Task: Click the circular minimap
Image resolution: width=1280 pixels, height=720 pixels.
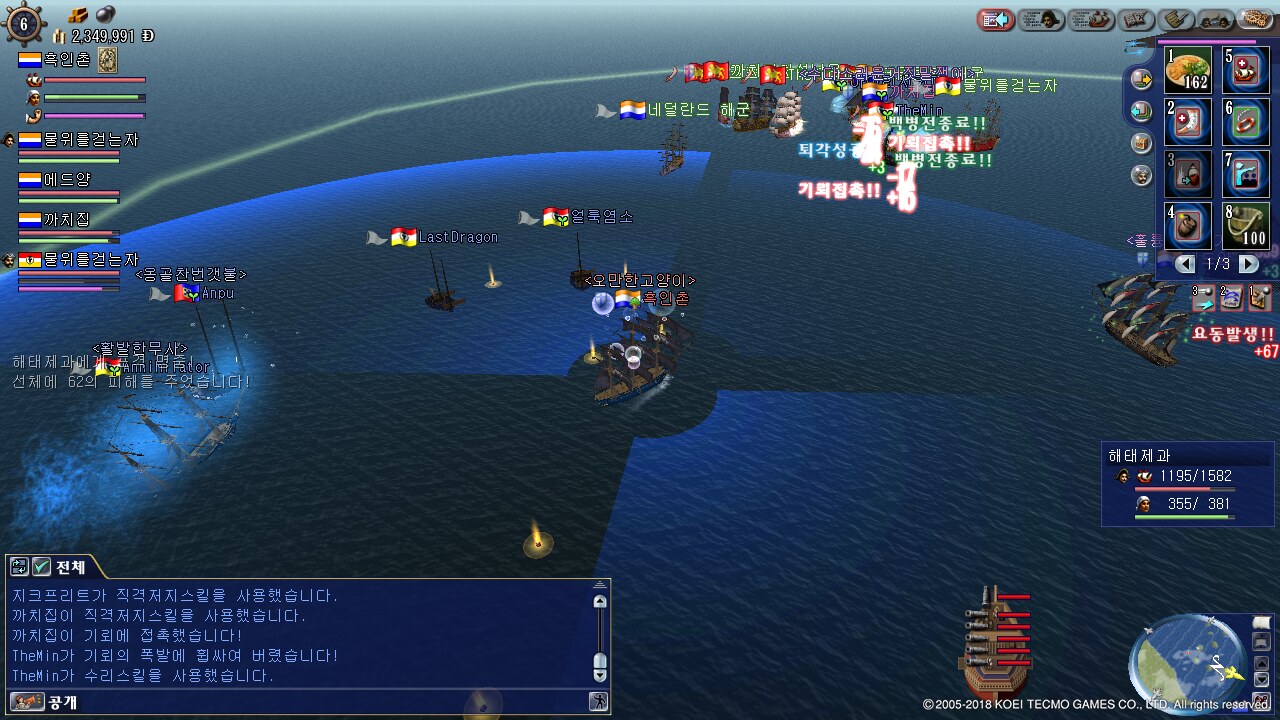Action: tap(1187, 661)
